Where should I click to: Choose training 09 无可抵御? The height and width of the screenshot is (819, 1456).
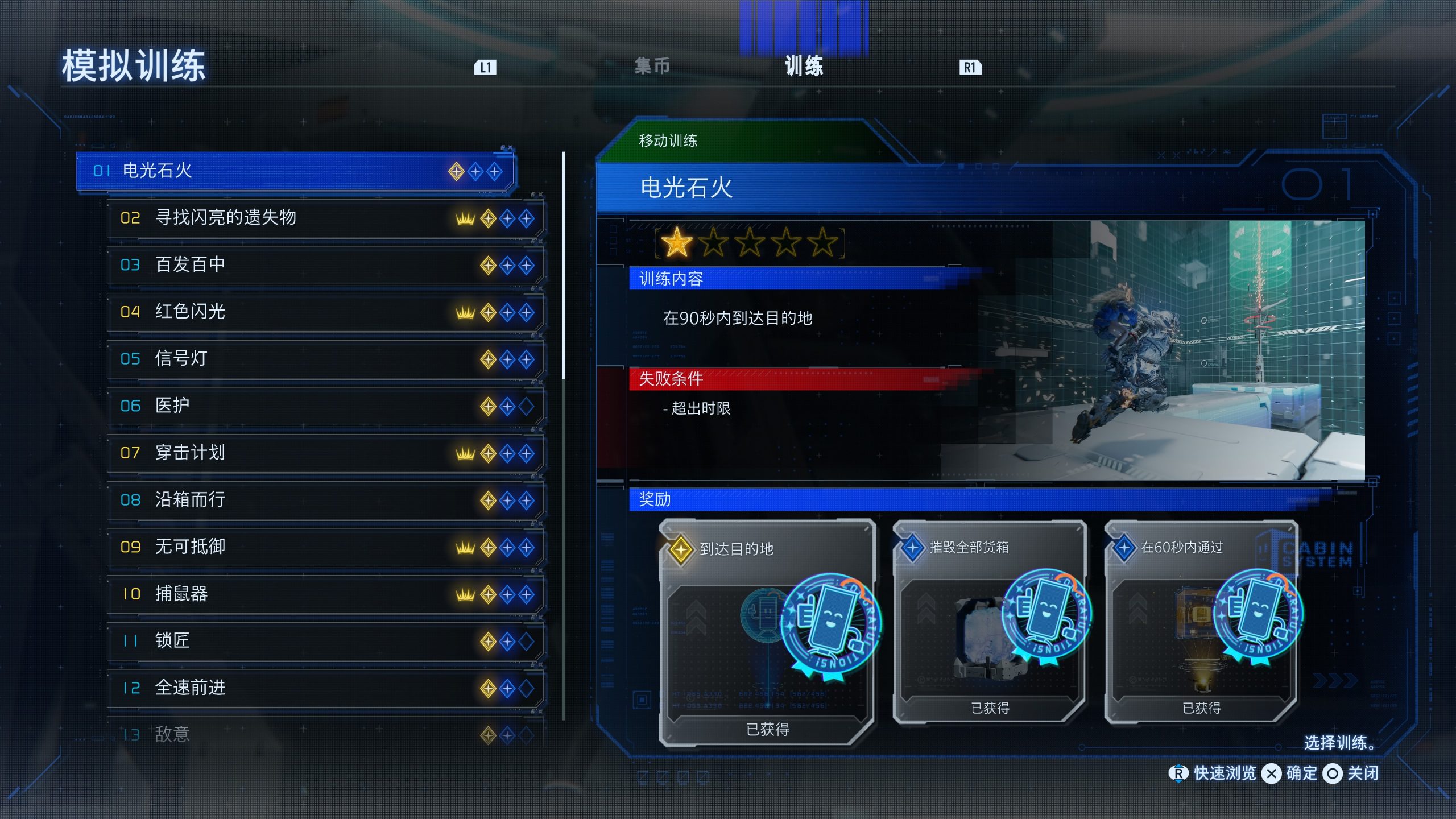324,547
